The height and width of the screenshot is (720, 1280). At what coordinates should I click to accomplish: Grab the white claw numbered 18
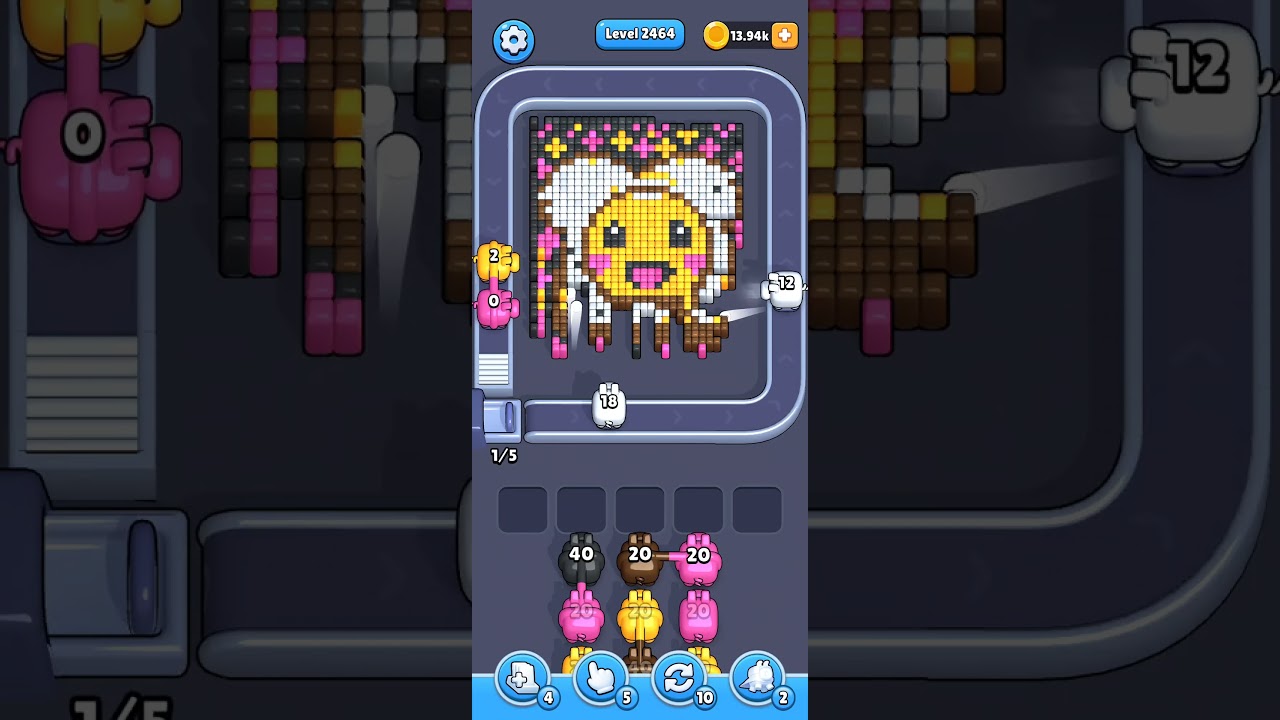click(x=606, y=404)
